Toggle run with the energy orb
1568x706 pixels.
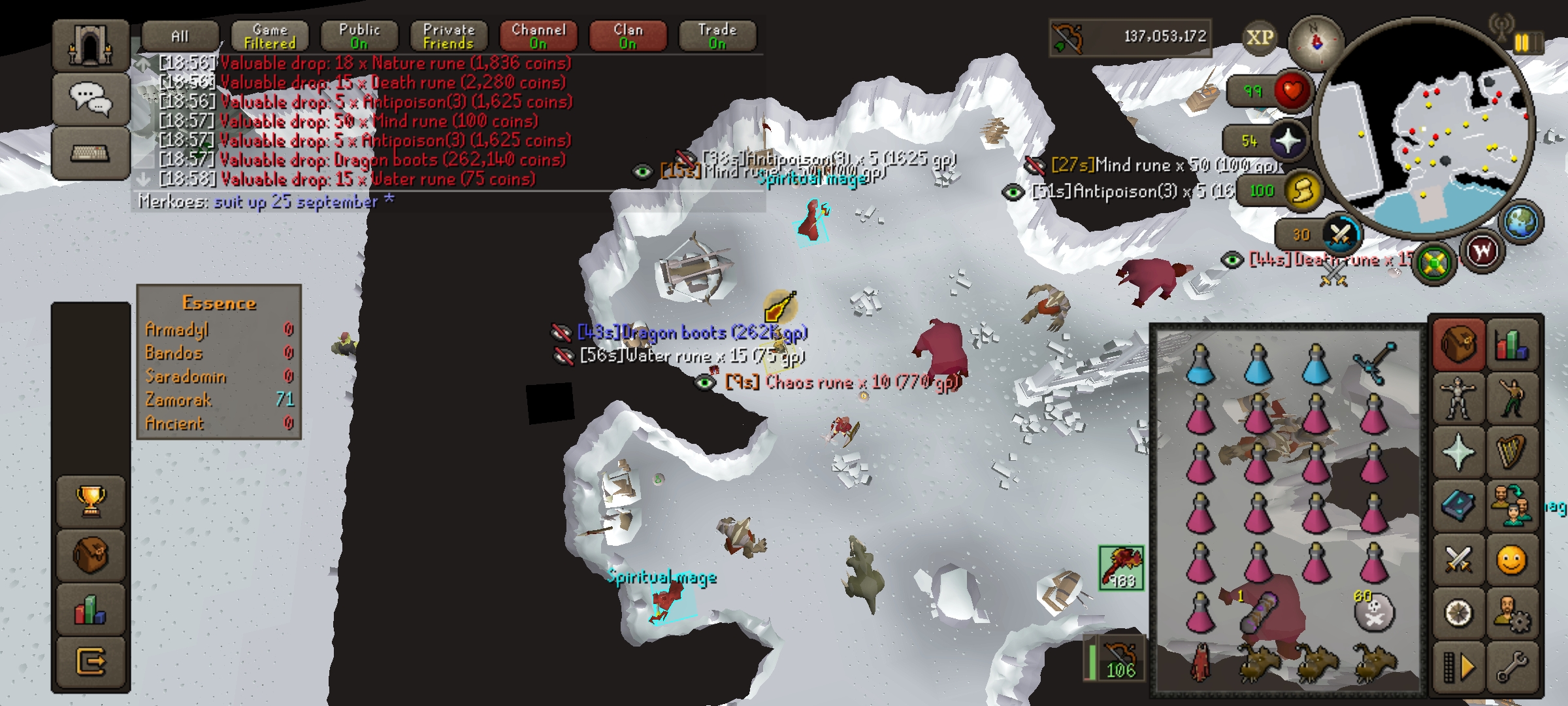tap(1302, 191)
